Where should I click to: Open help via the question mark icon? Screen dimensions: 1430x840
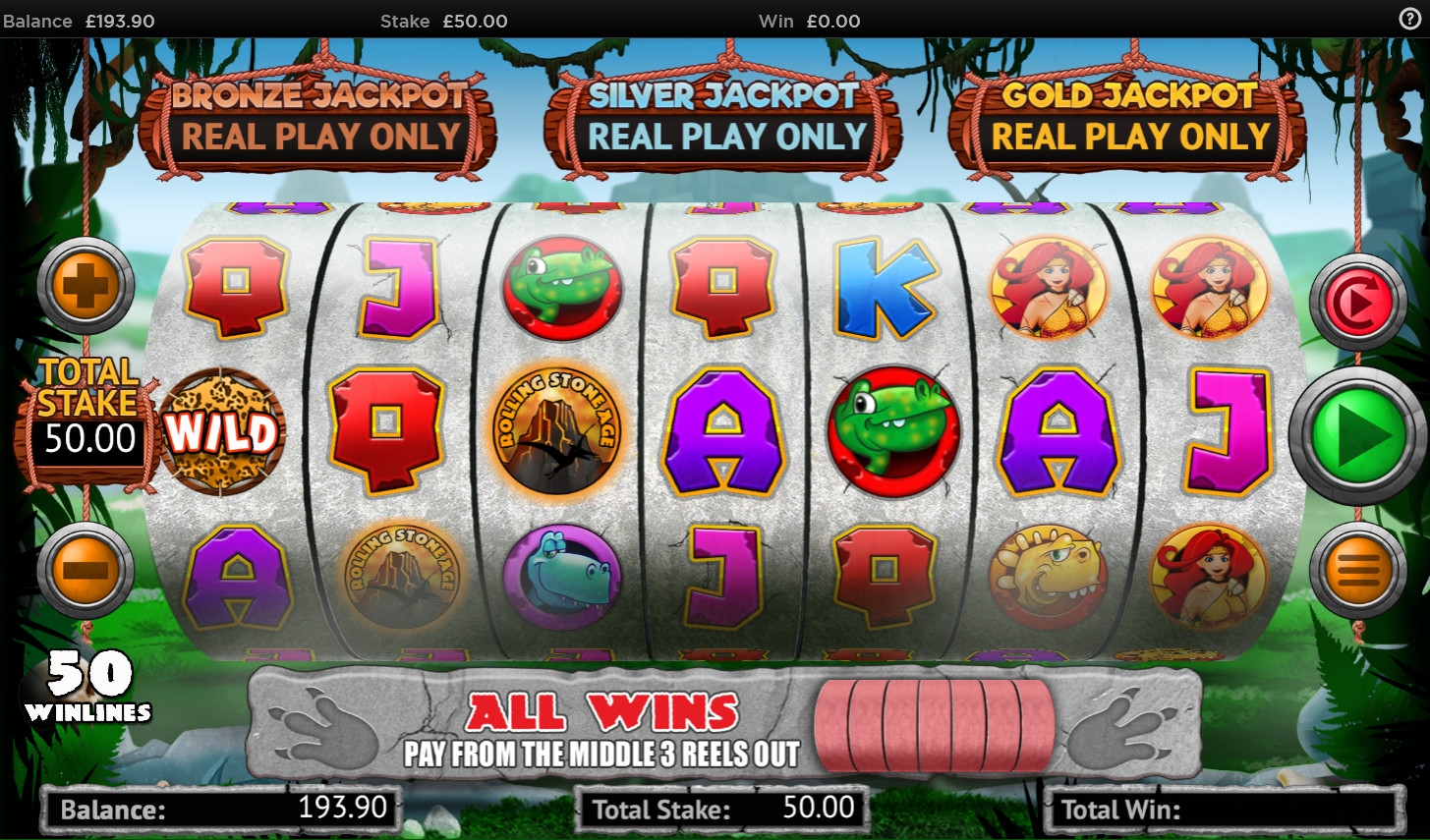1409,20
